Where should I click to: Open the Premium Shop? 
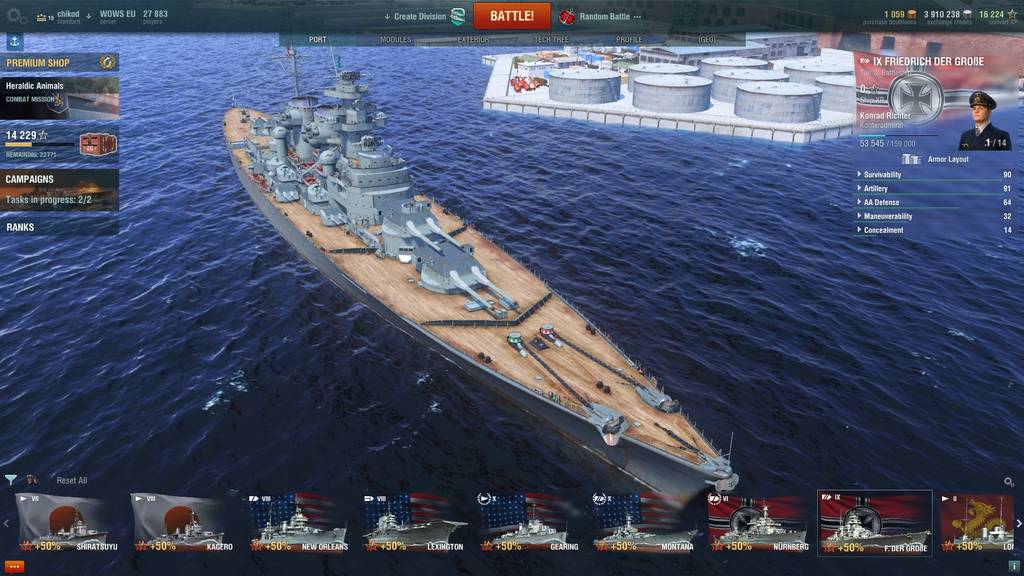pos(59,63)
